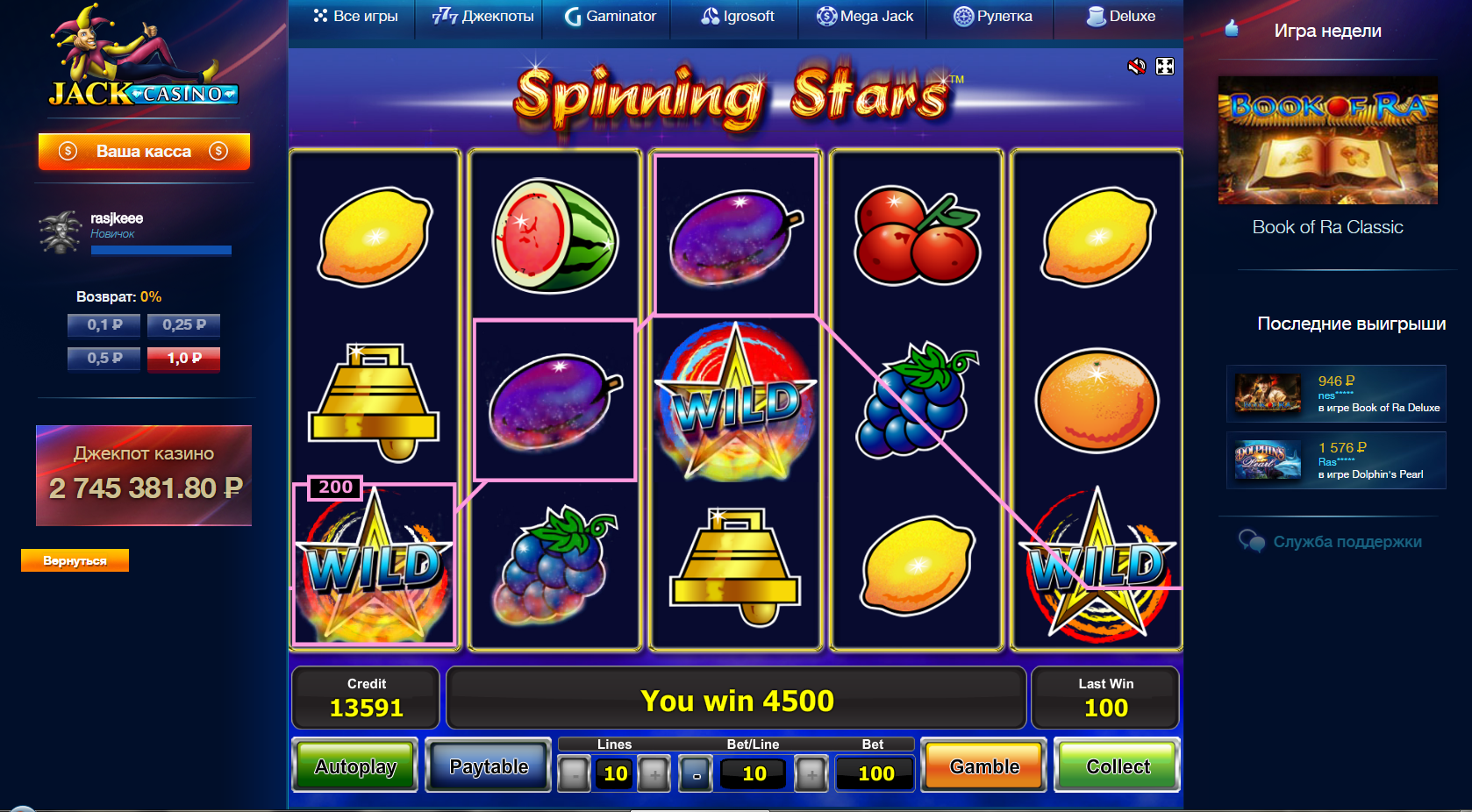
Task: Open the Paytable
Action: pos(489,766)
